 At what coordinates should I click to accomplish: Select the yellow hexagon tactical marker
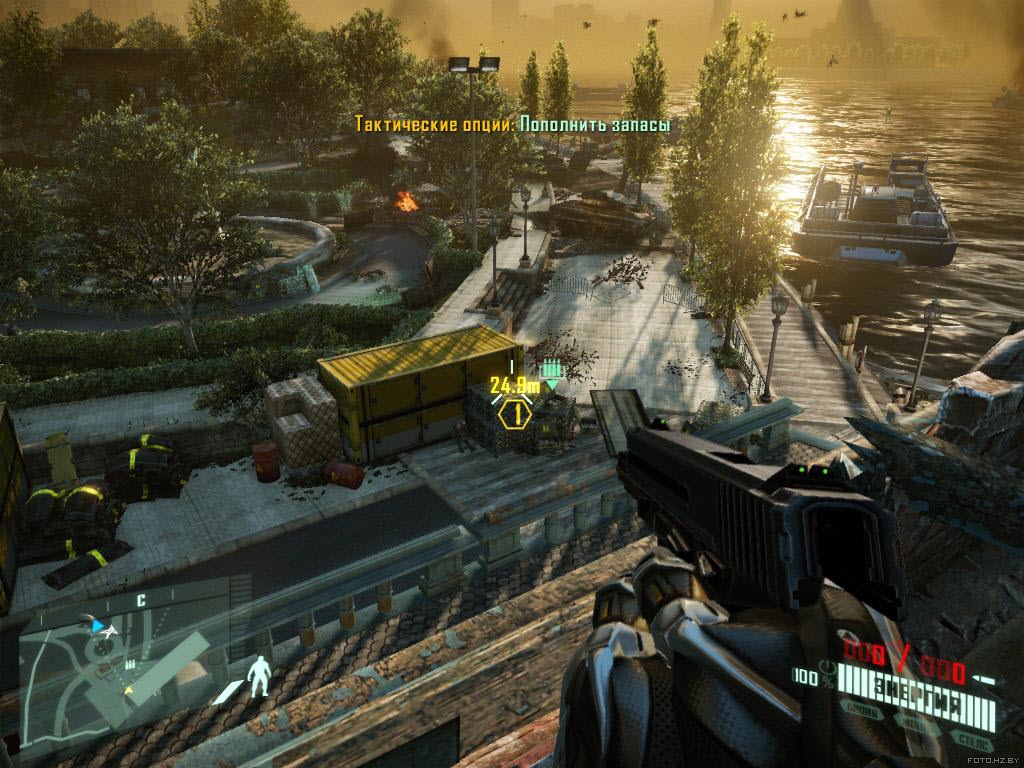point(517,413)
